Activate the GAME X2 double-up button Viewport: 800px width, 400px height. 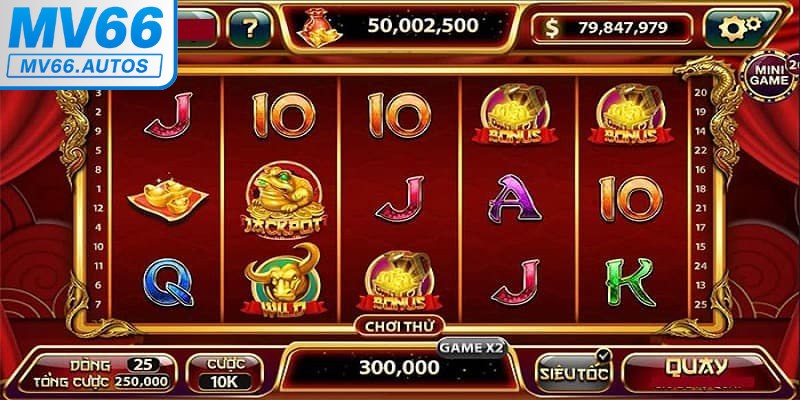point(471,347)
